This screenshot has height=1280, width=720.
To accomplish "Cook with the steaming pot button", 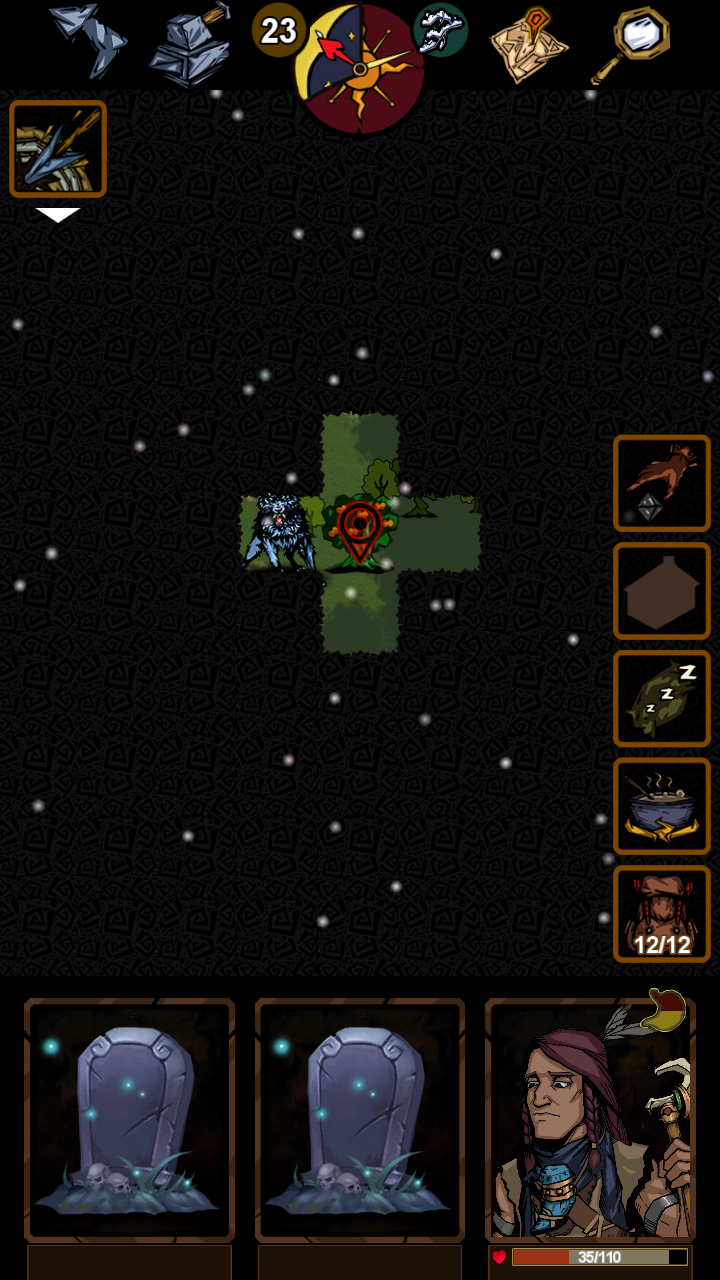I will pos(662,806).
